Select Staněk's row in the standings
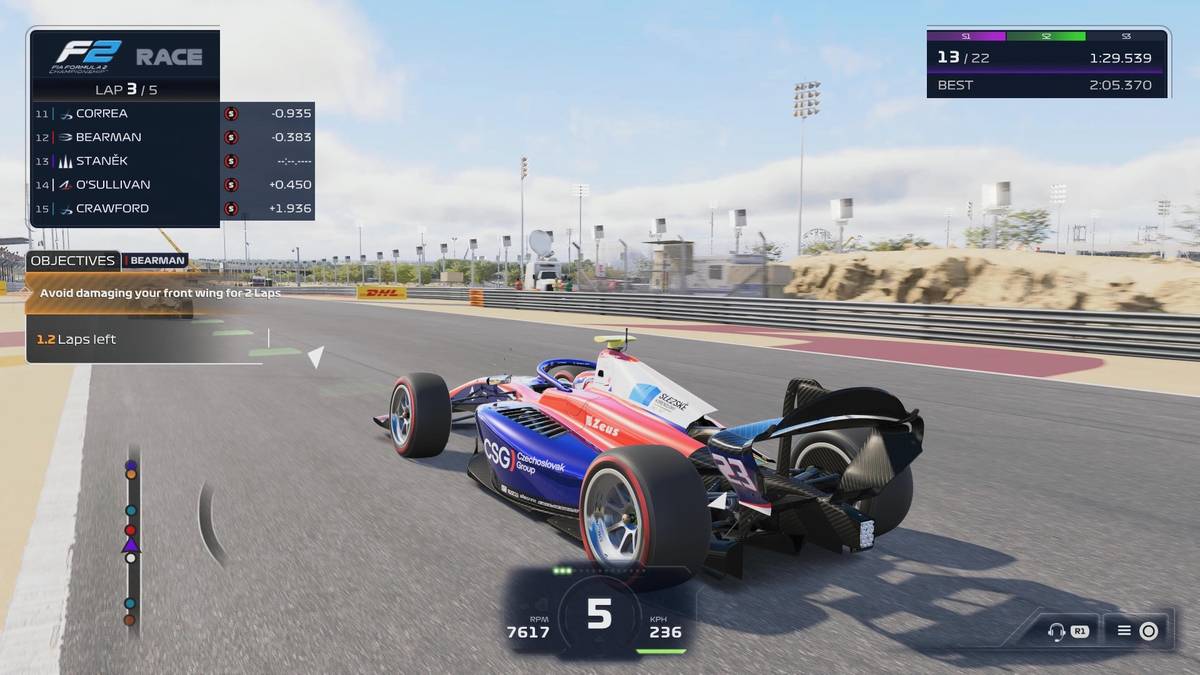 point(172,161)
